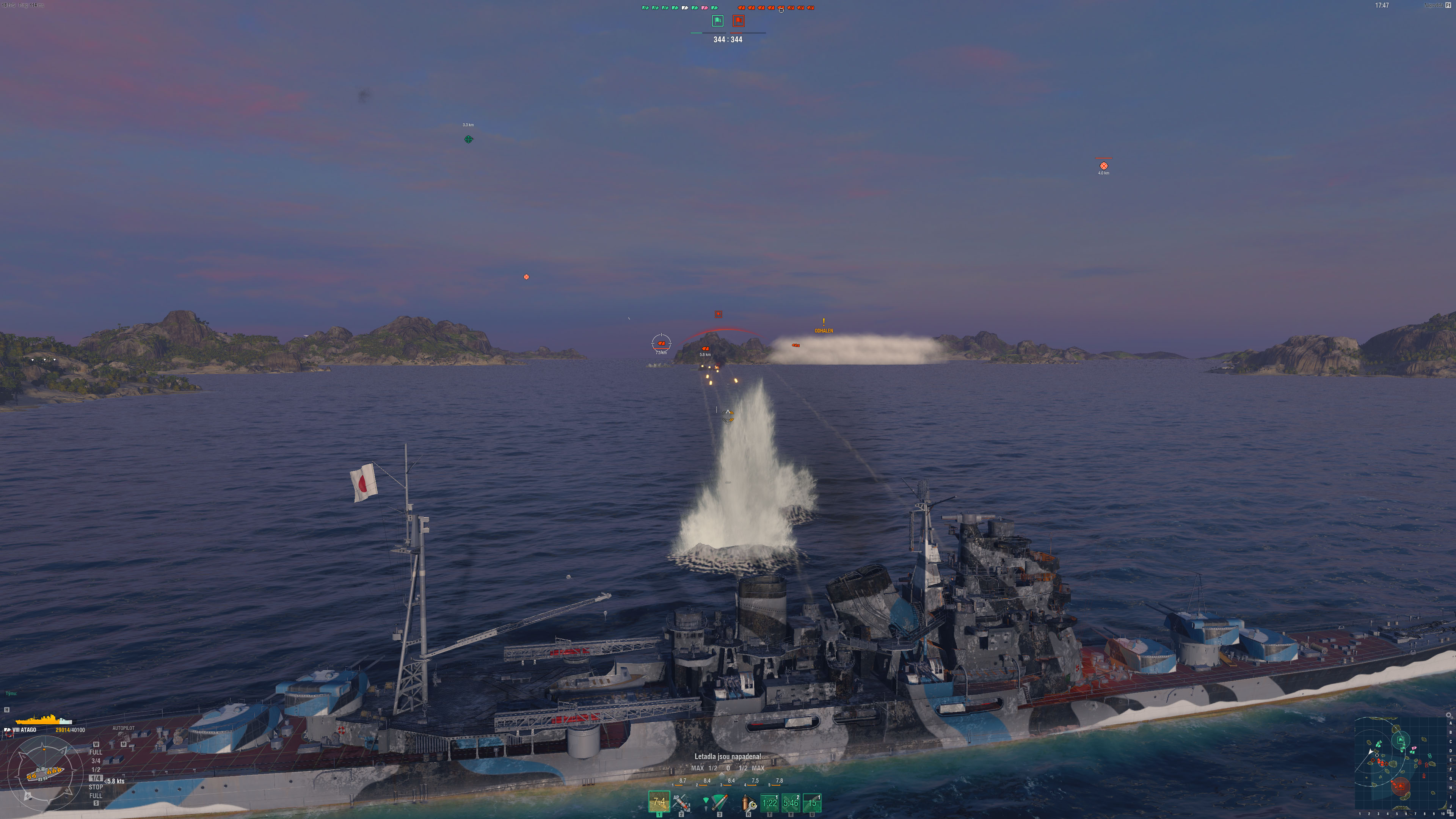This screenshot has width=1456, height=819.
Task: Click the green team flag on minimap
Action: 1401,740
